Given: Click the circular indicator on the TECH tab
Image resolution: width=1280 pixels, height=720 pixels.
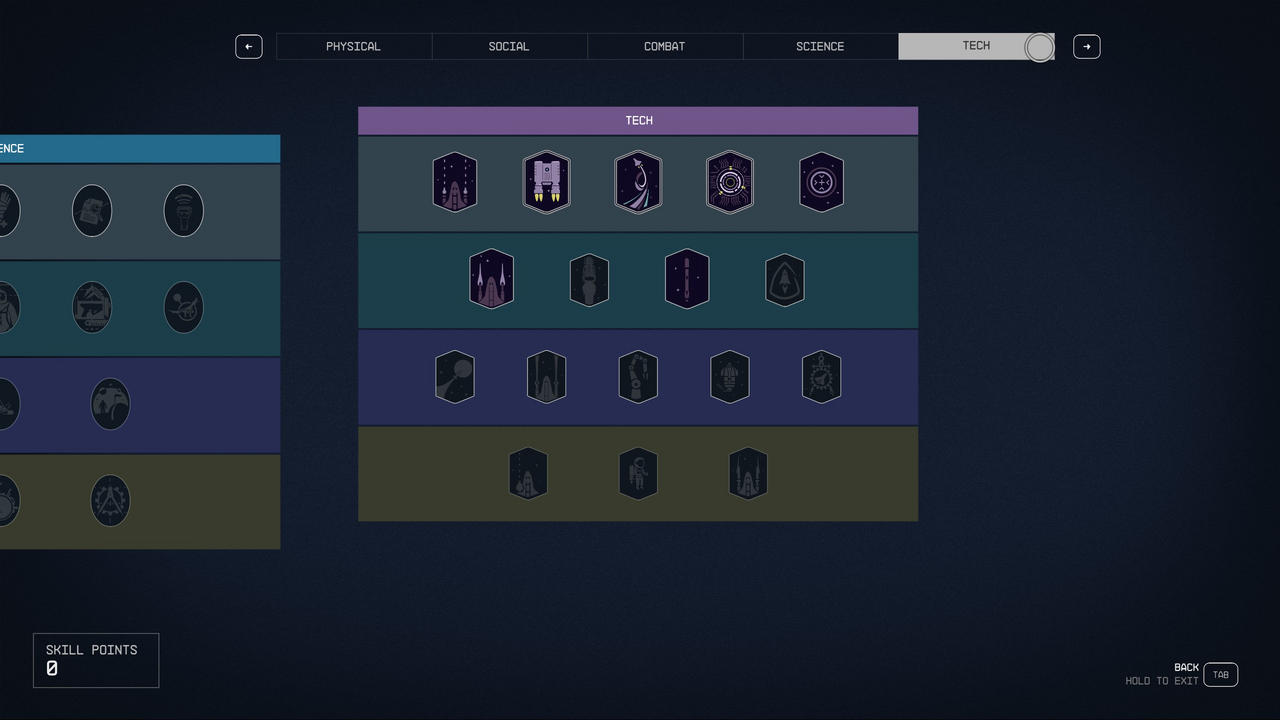Looking at the screenshot, I should point(1039,46).
